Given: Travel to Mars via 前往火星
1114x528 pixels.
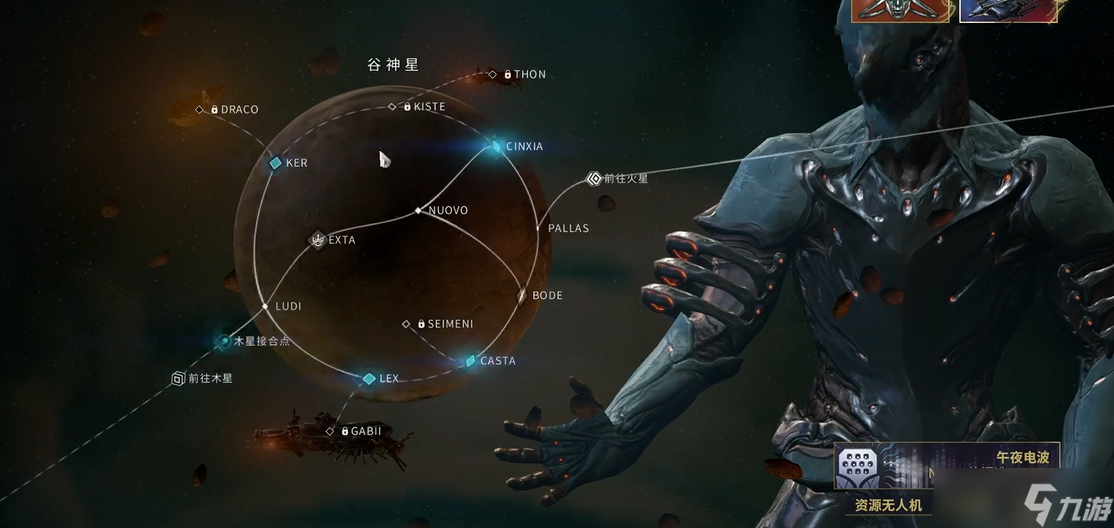Looking at the screenshot, I should pos(594,179).
